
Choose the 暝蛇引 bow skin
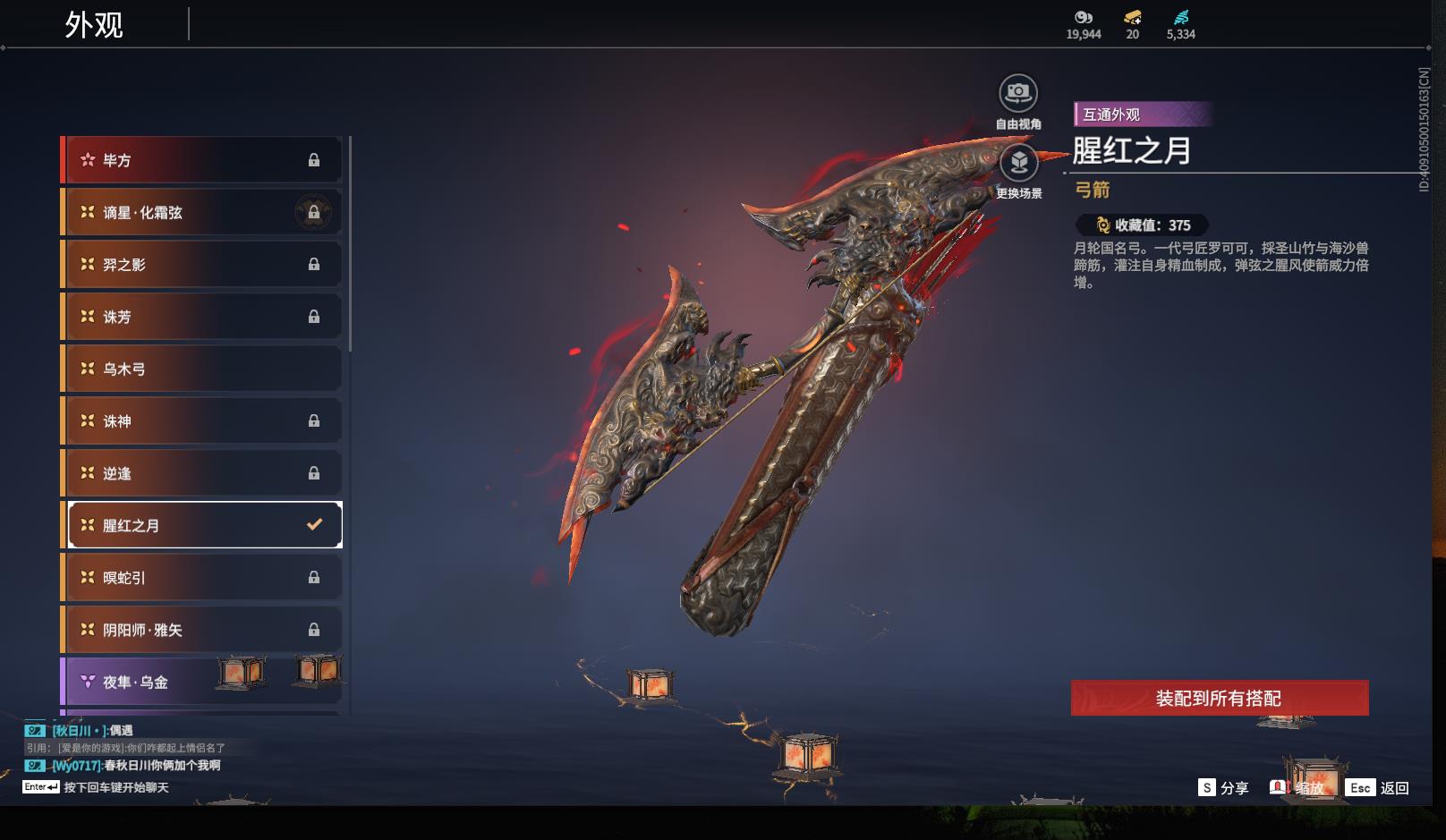[x=202, y=577]
